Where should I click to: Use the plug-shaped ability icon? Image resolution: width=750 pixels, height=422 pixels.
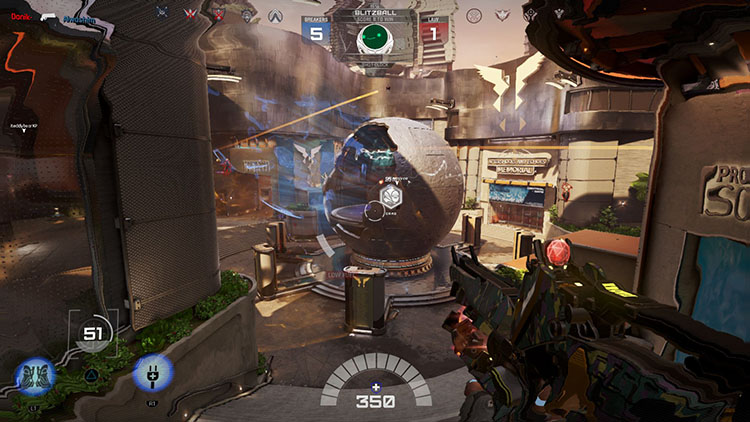pyautogui.click(x=153, y=372)
